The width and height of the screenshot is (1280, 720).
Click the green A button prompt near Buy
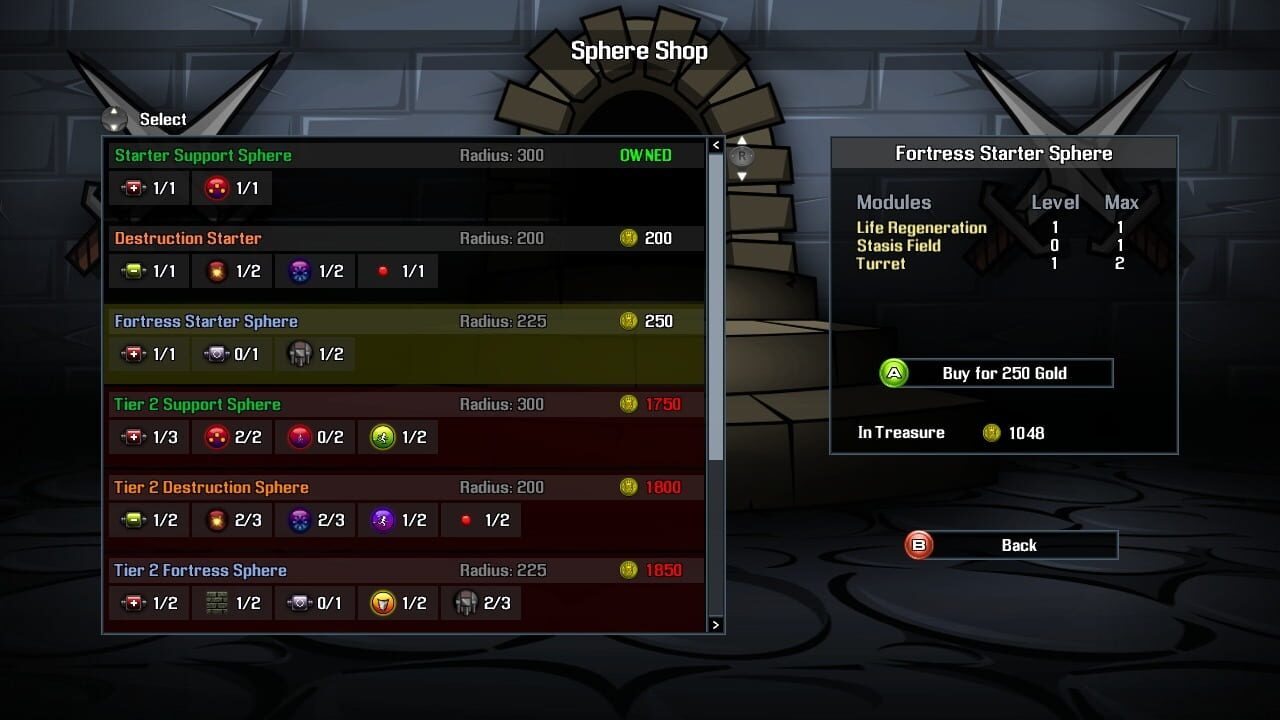click(893, 372)
